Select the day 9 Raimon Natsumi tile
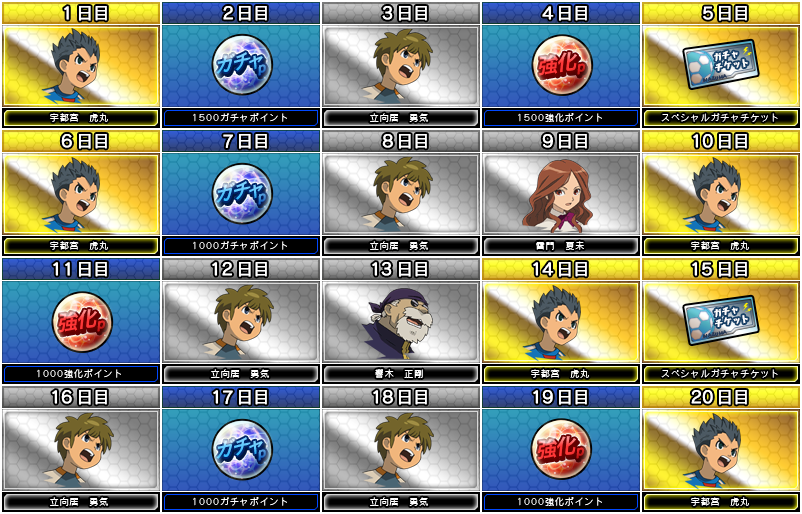Screen dimensions: 802x514 560,193
